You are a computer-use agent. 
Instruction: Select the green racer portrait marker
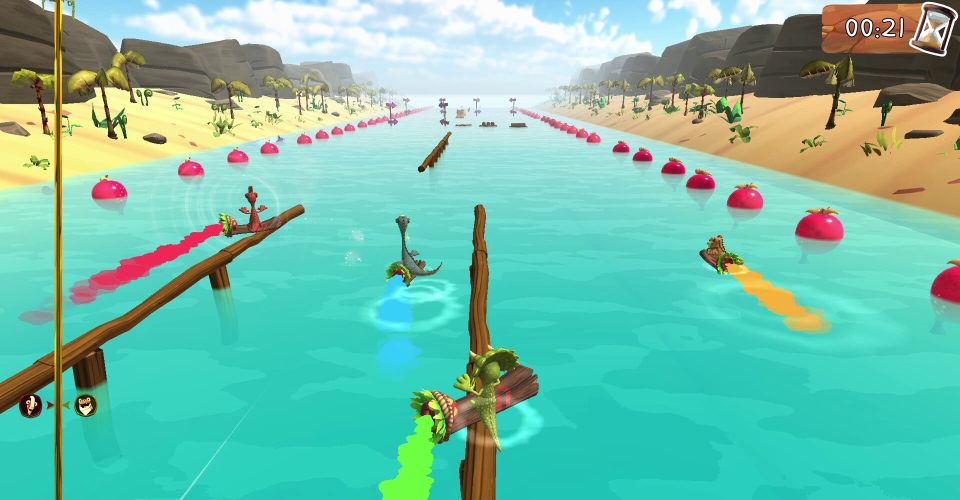coord(86,405)
